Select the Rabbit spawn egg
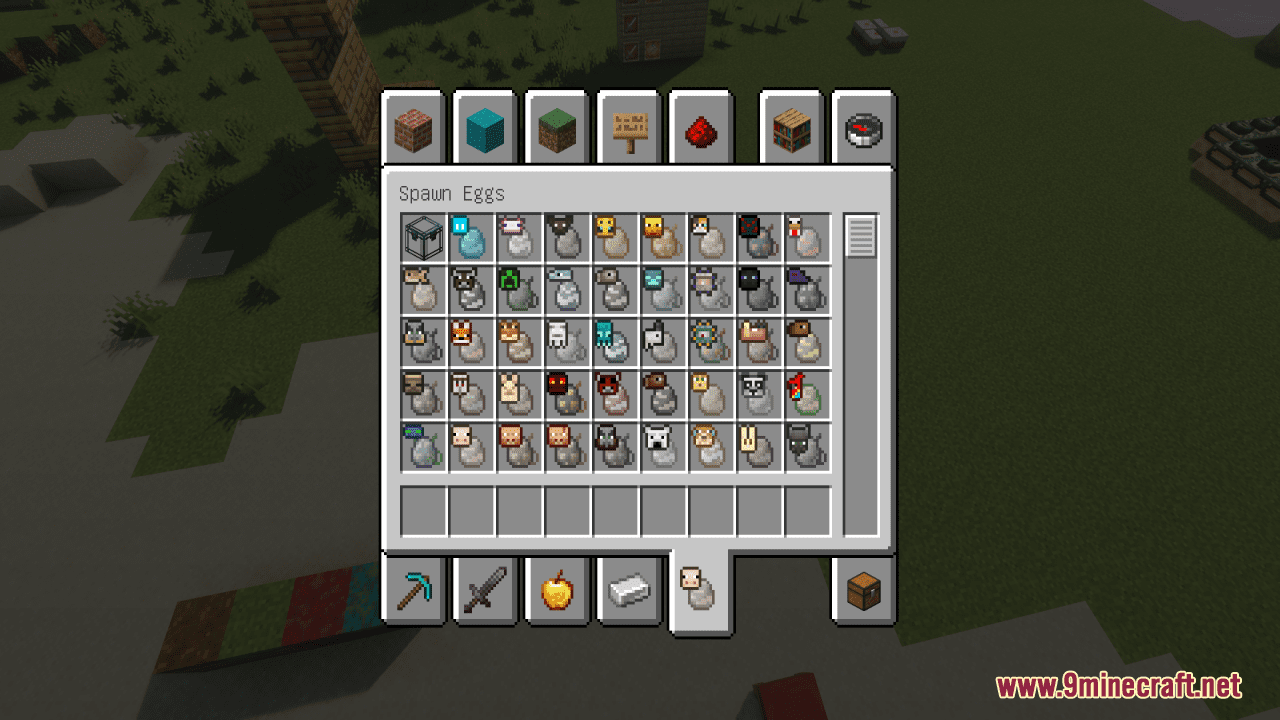Image resolution: width=1280 pixels, height=720 pixels. (760, 446)
